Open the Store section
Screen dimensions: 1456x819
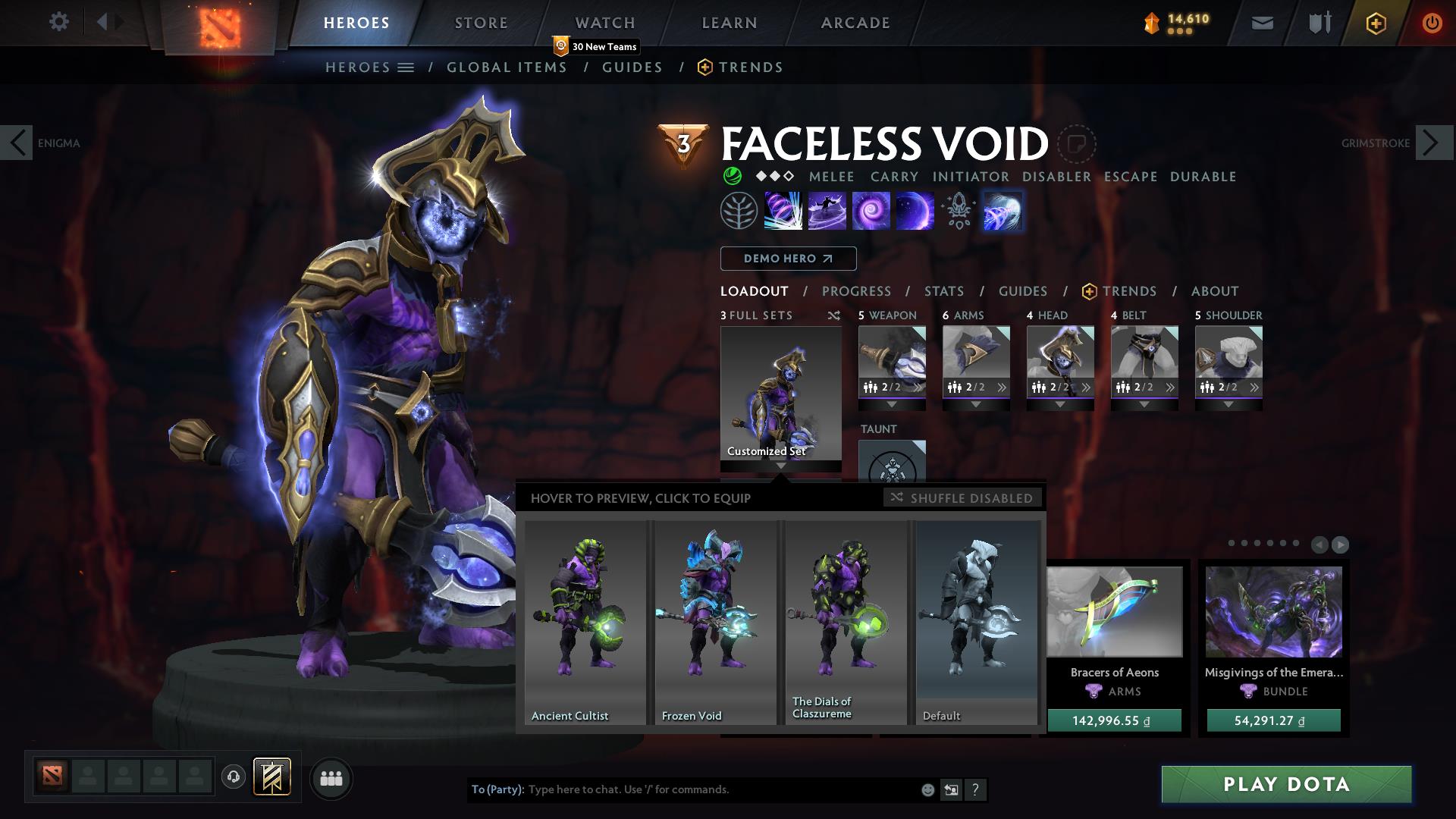(x=482, y=23)
